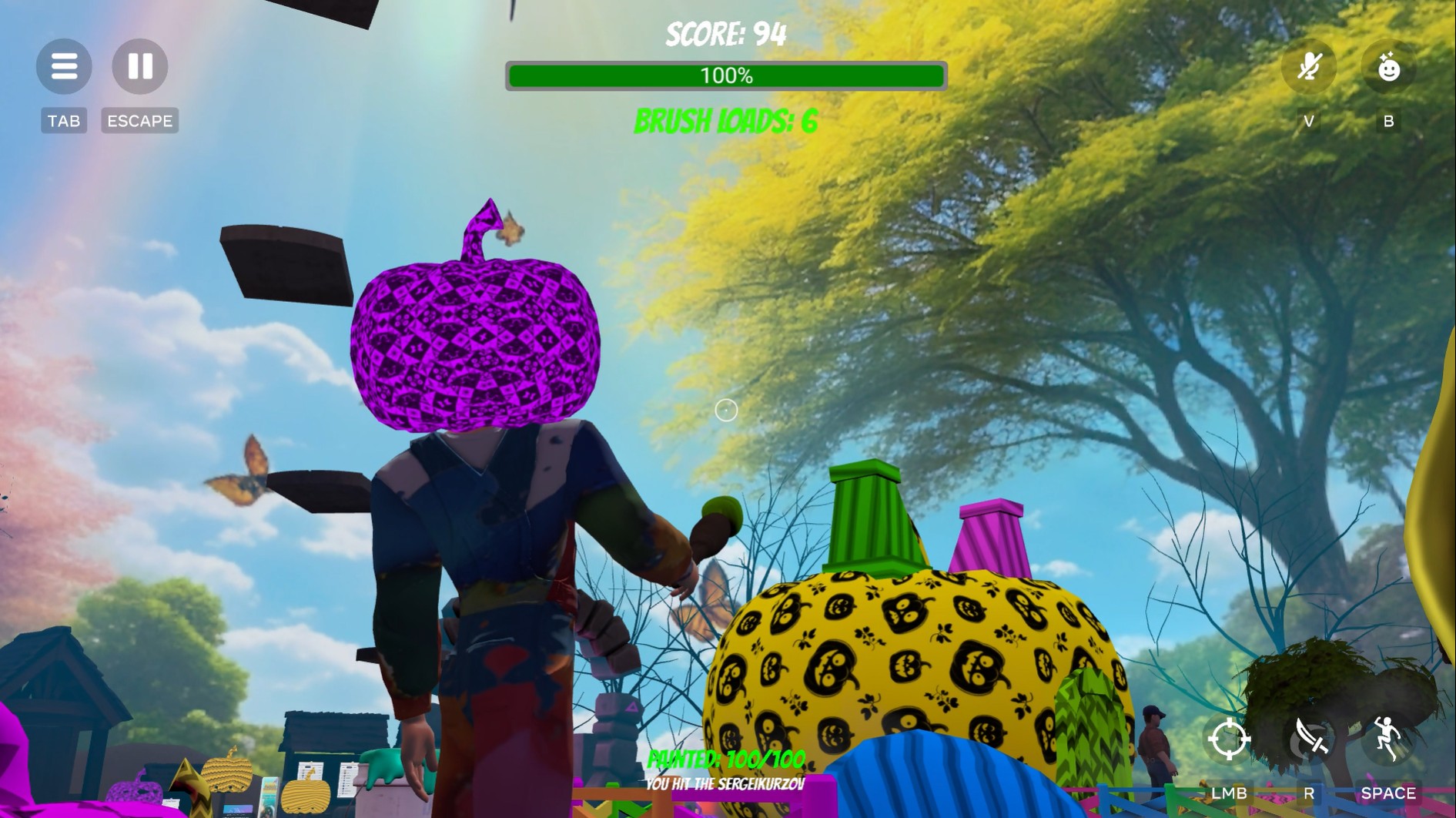Image resolution: width=1456 pixels, height=818 pixels.
Task: Open the game menu via the hamburger icon
Action: (64, 66)
